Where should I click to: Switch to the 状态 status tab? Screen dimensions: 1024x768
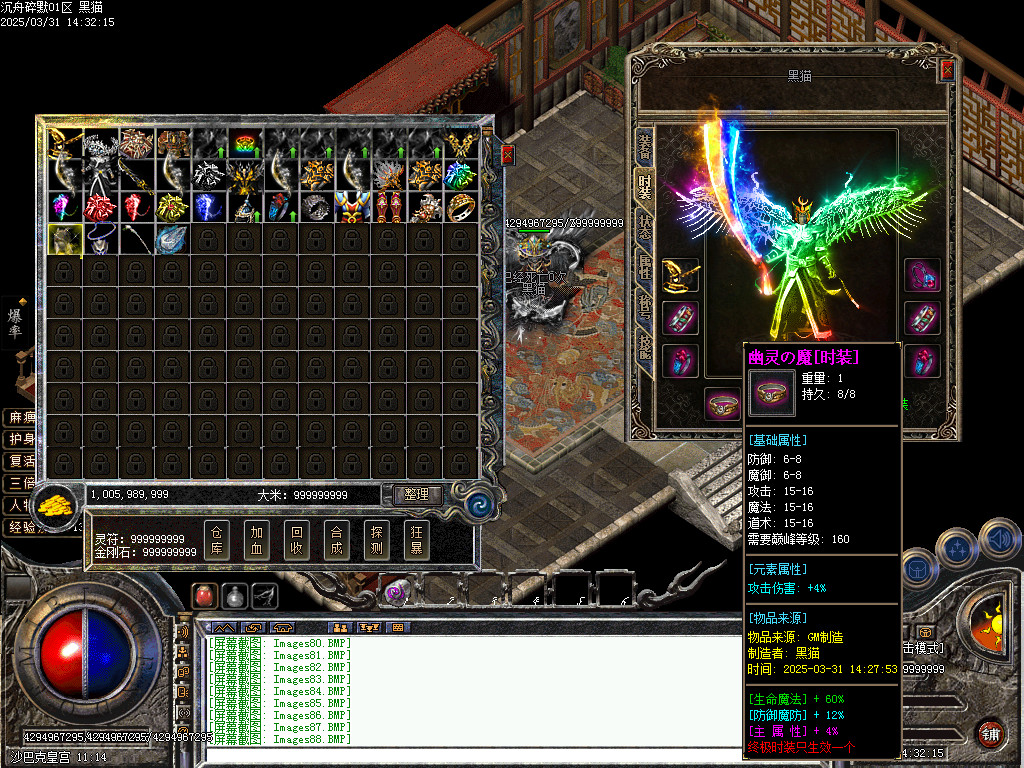point(645,226)
